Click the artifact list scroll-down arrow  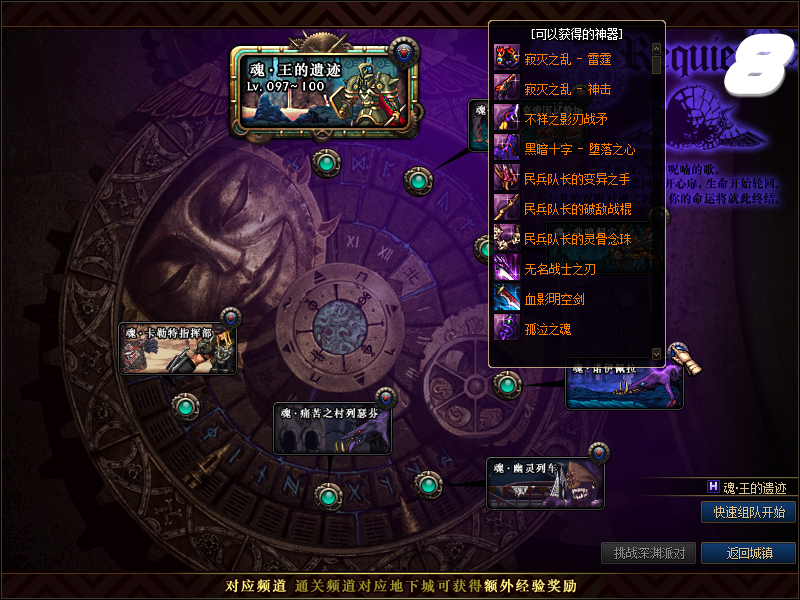point(656,353)
